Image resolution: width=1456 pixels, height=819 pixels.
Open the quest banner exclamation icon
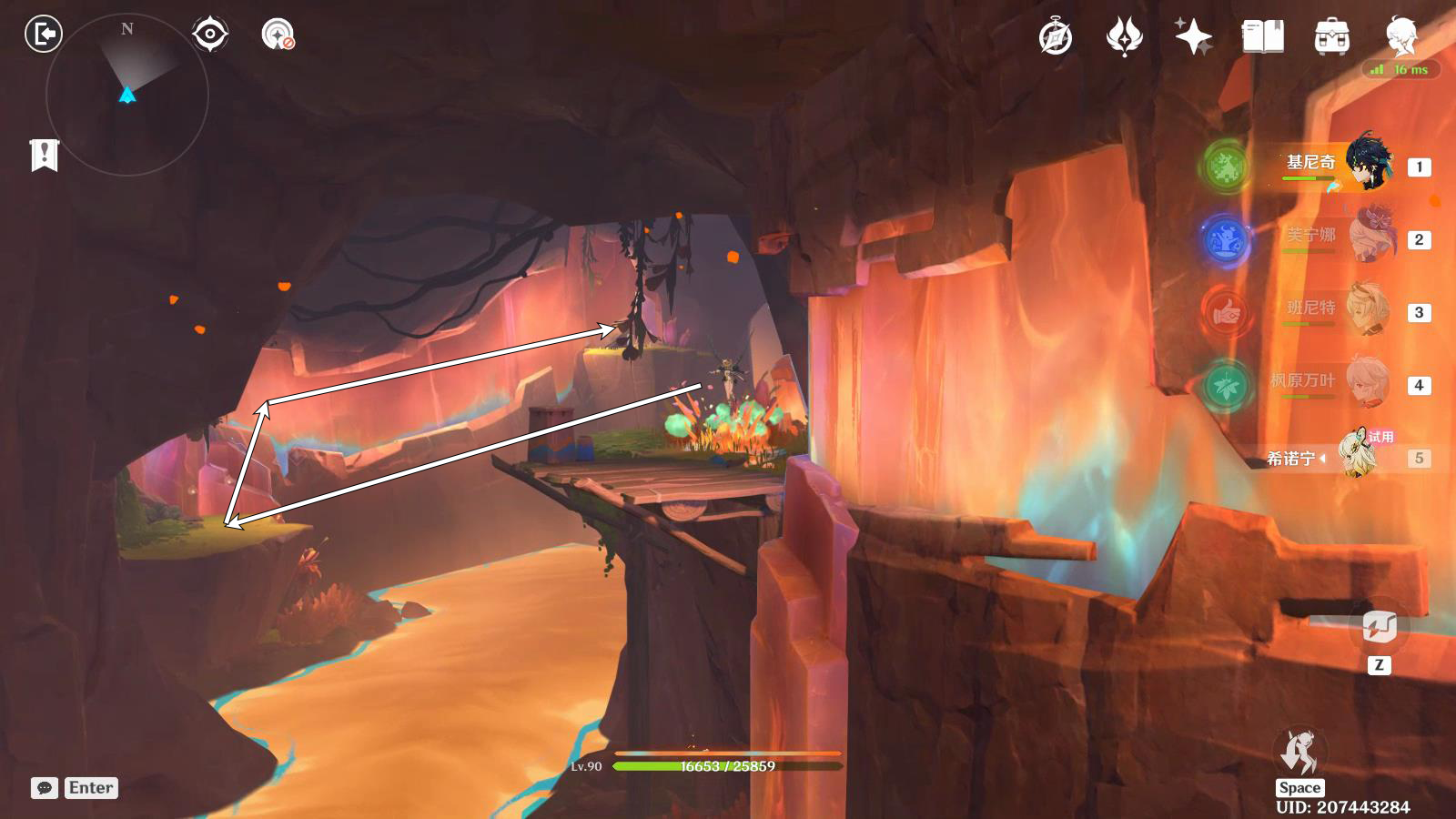[x=44, y=155]
